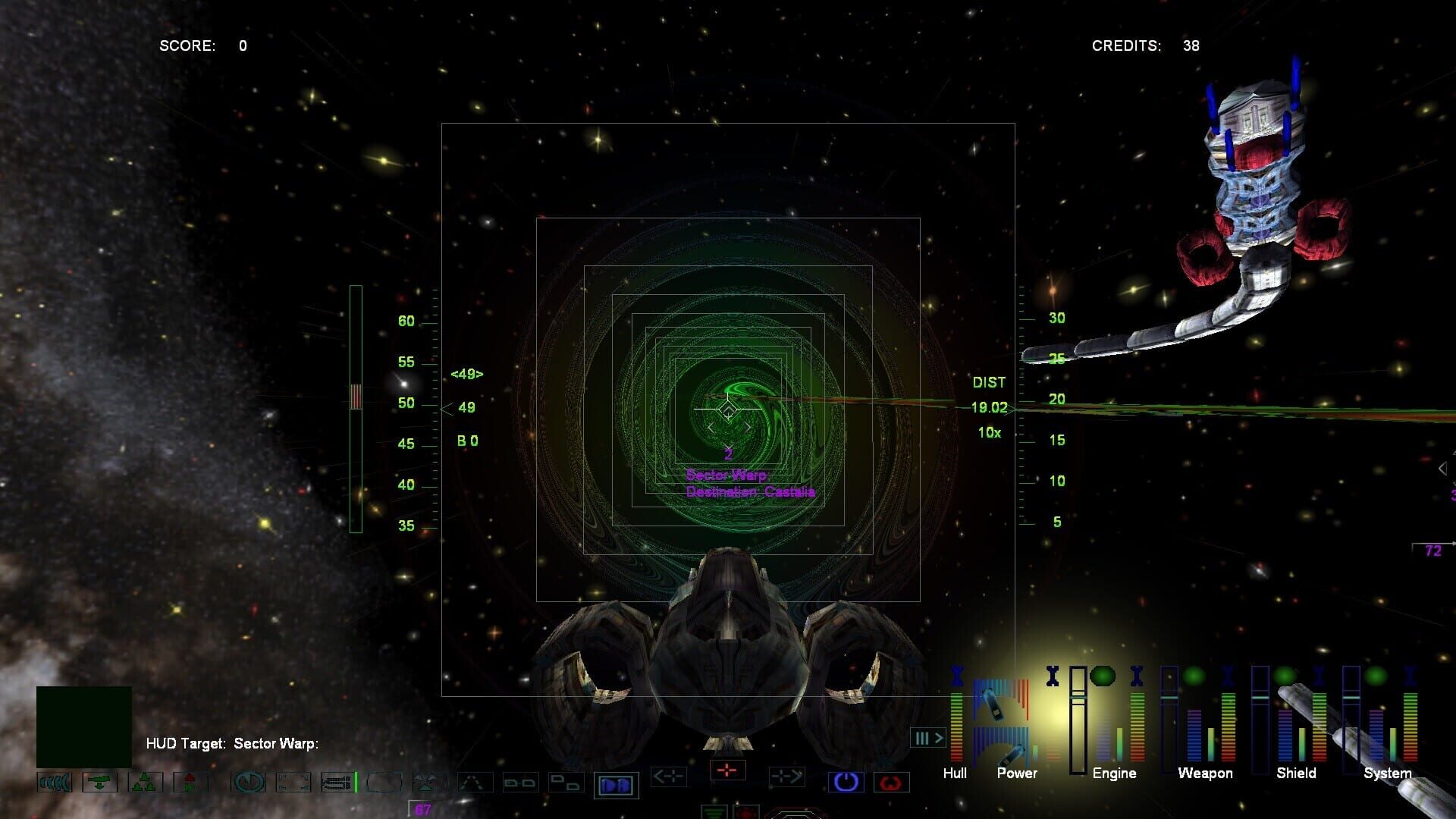Click the targeting brackets icon
This screenshot has height=819, width=1456.
pos(294,782)
